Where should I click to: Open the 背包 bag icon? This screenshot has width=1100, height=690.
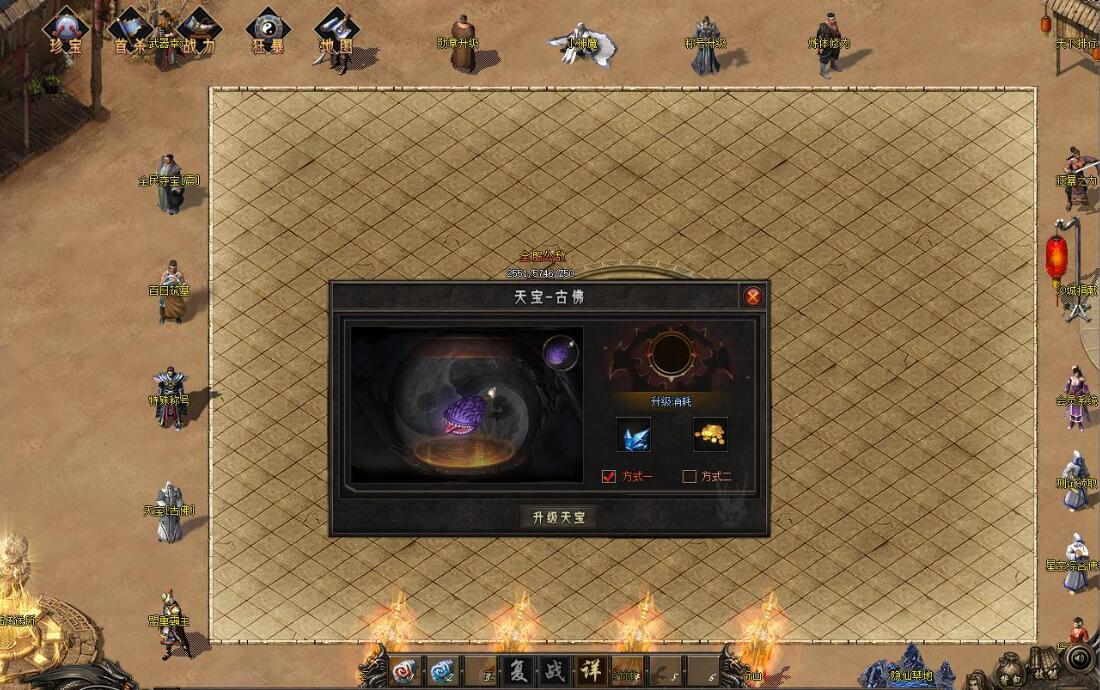pos(1010,665)
